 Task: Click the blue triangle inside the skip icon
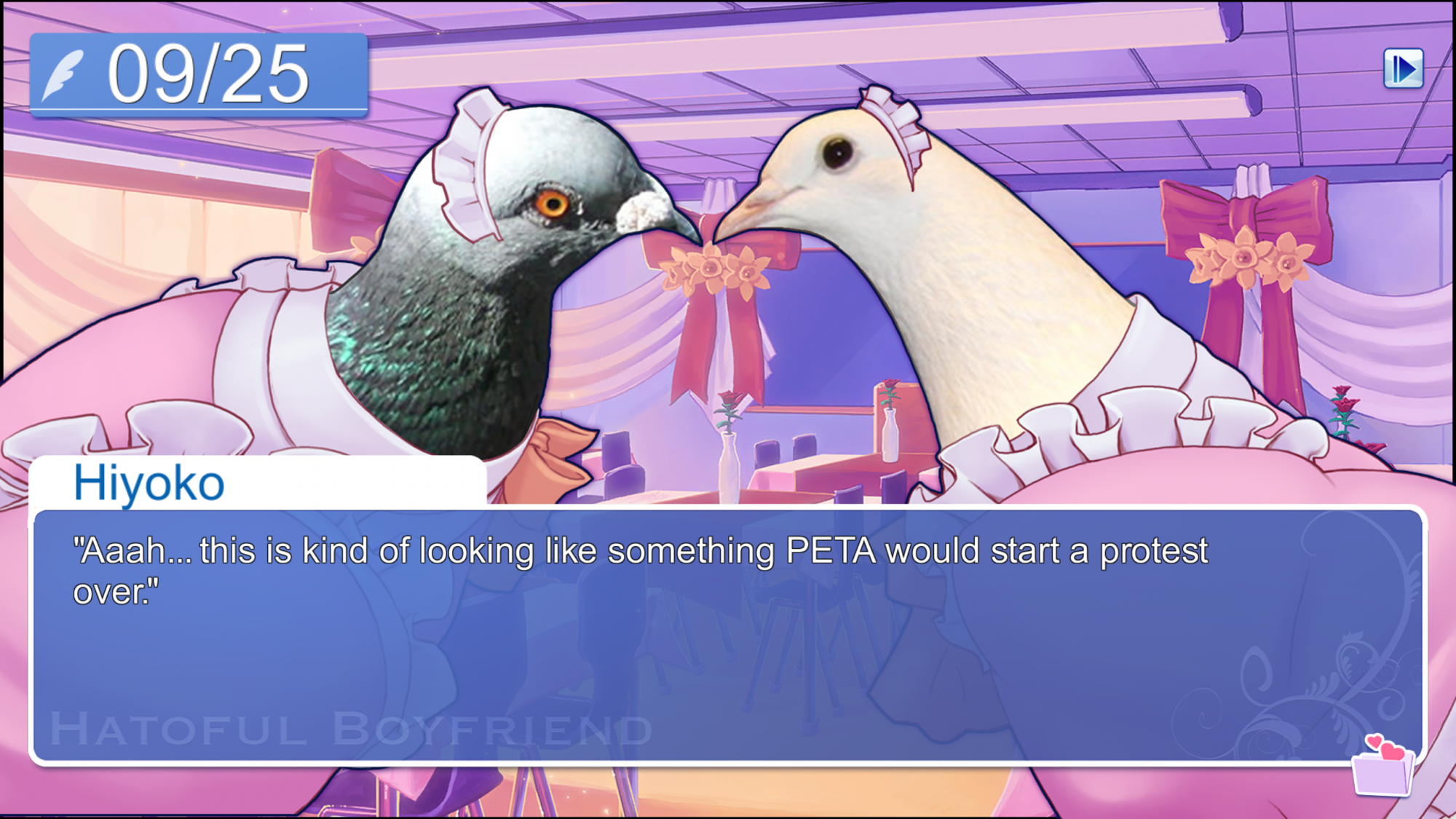pos(1408,69)
